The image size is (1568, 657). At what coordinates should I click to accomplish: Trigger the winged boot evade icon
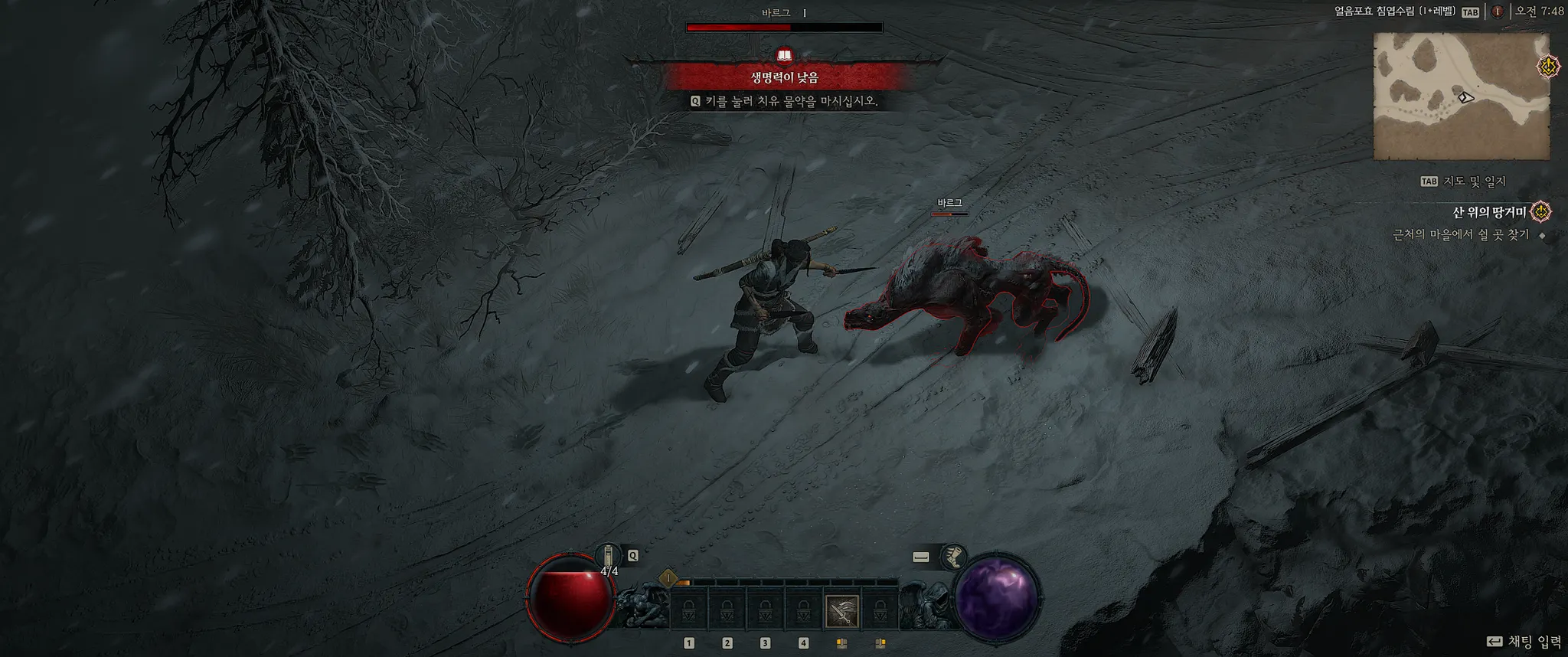tap(953, 557)
